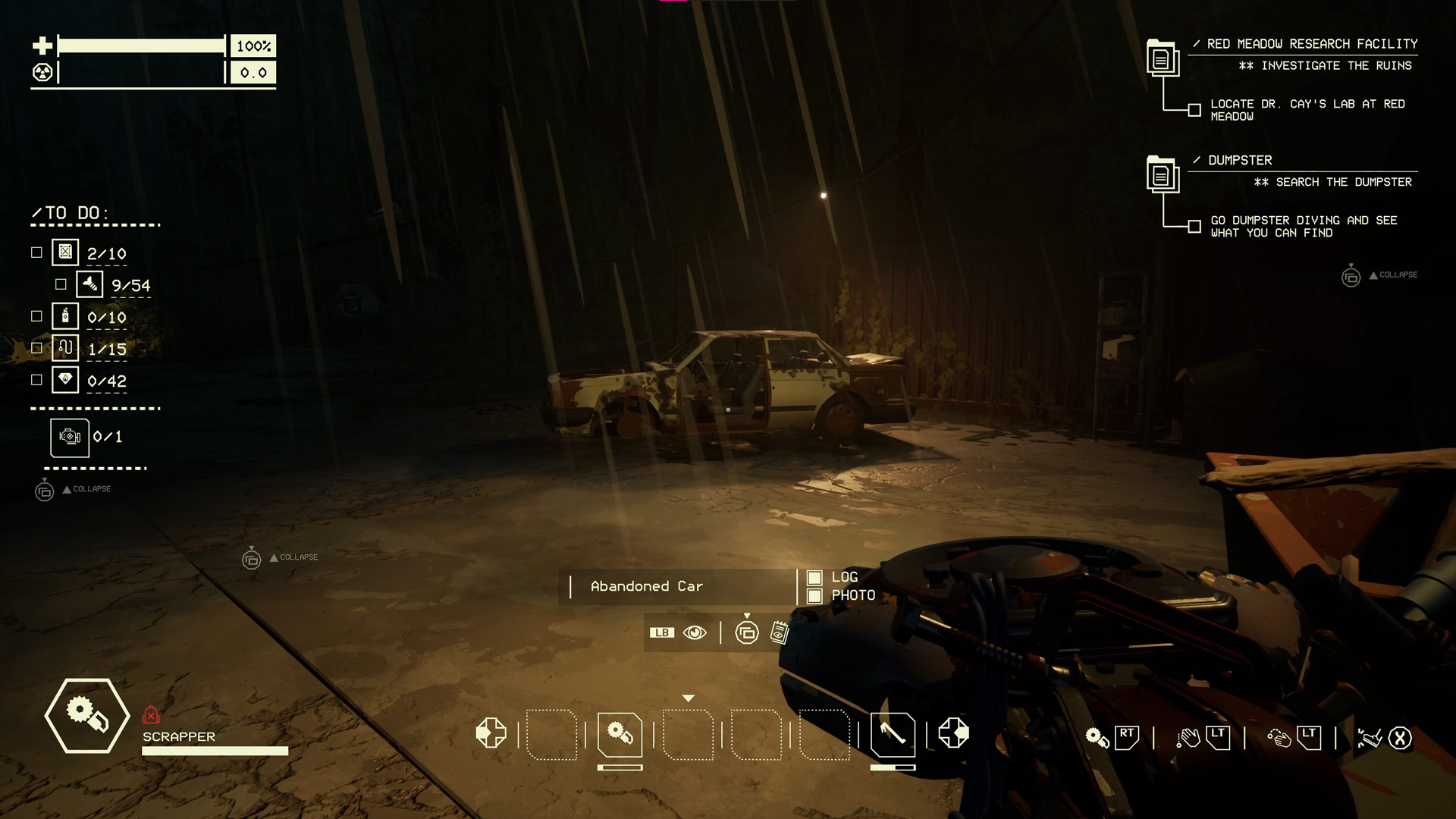The height and width of the screenshot is (819, 1456).
Task: Open the Dumpster quest entry
Action: click(1240, 160)
